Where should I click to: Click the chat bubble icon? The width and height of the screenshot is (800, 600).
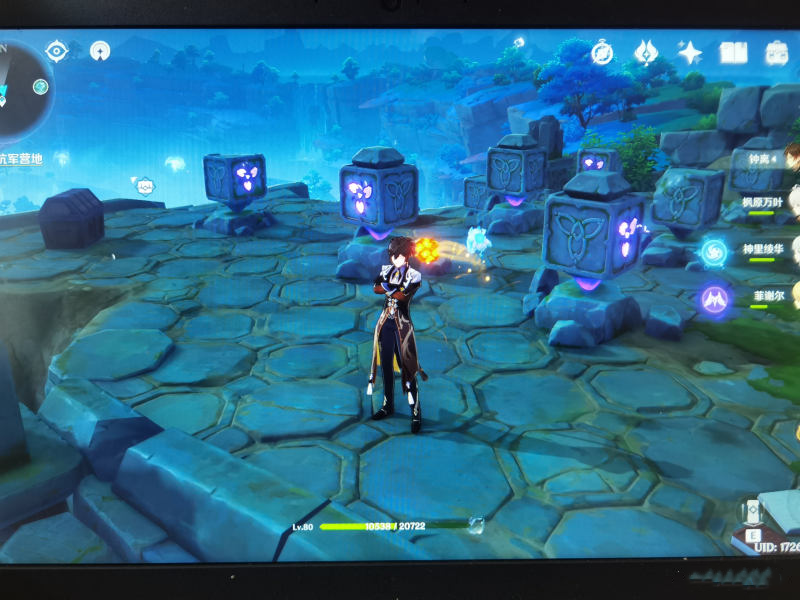point(145,185)
